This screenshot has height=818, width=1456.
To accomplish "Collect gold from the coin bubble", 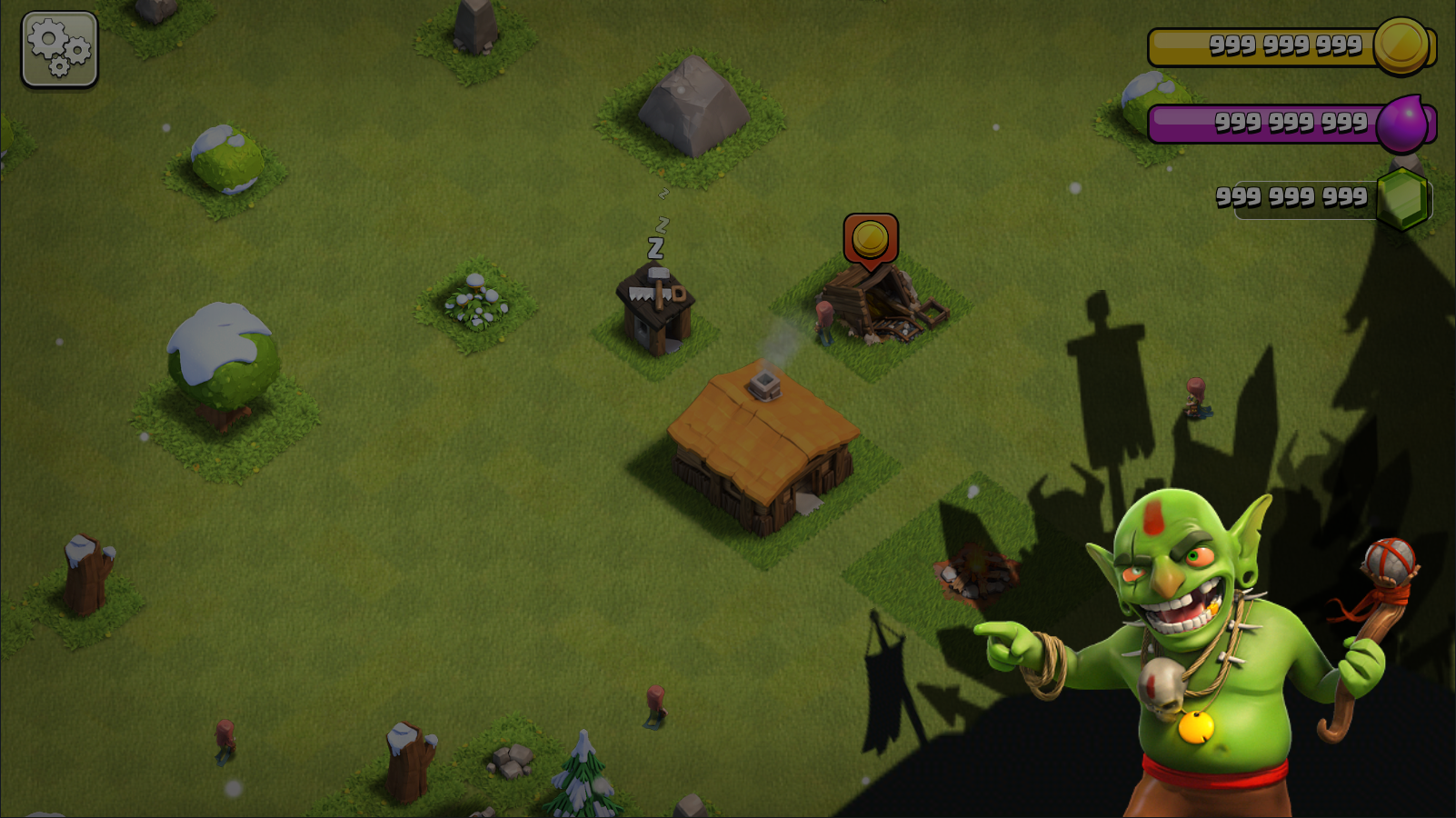I will coord(870,240).
